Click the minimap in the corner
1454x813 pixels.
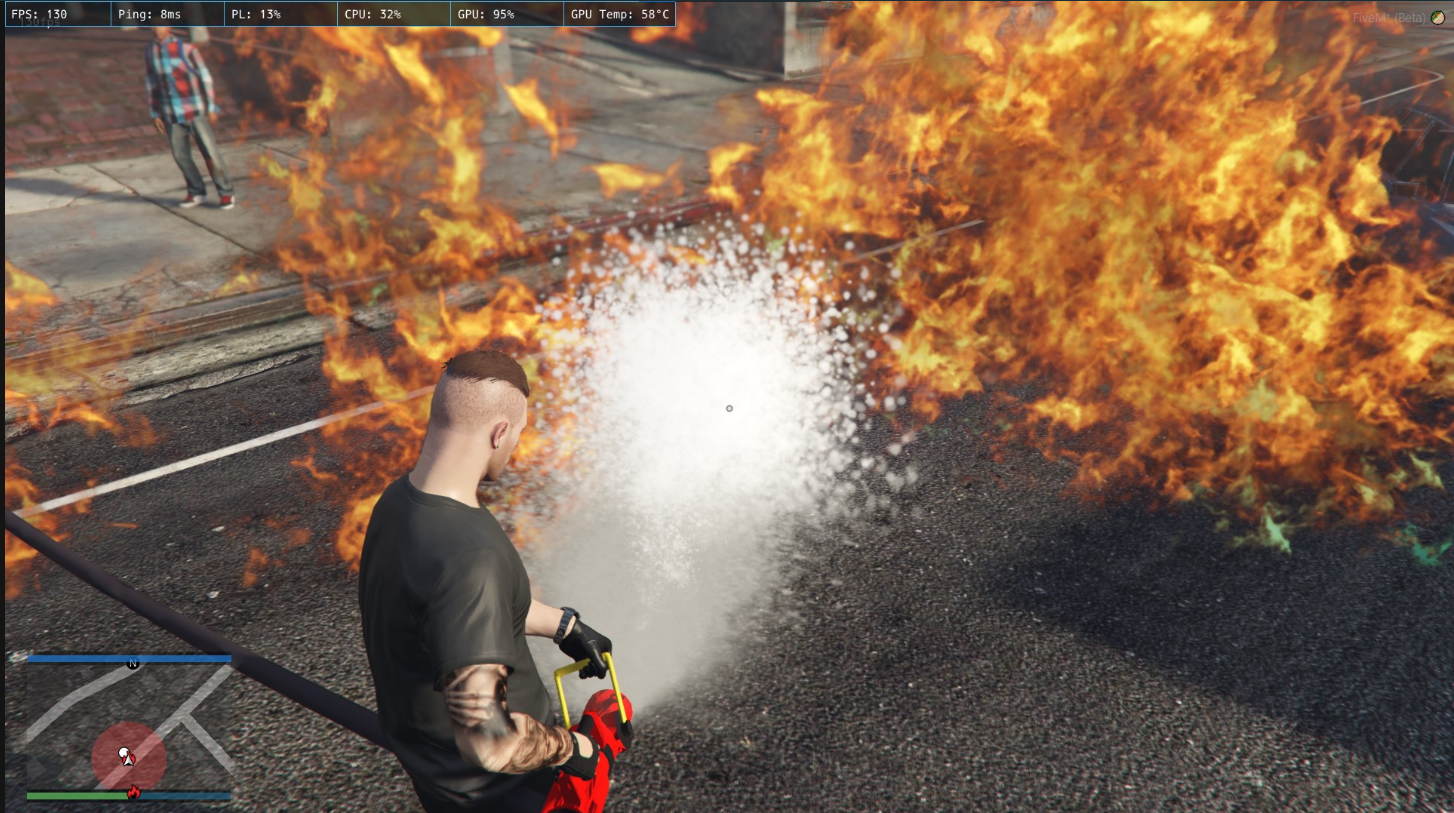point(129,727)
